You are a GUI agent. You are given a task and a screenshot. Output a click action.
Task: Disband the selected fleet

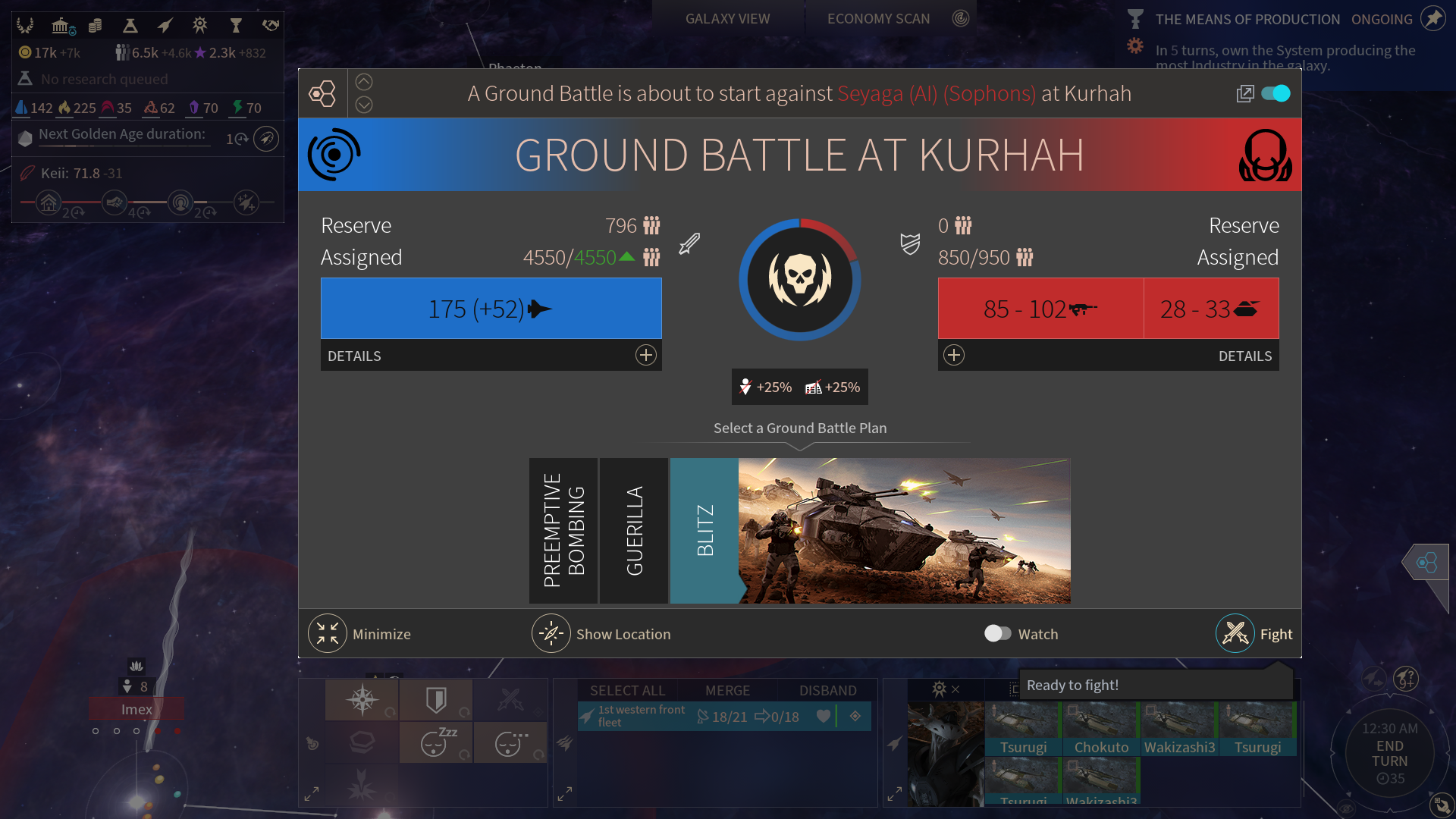827,690
